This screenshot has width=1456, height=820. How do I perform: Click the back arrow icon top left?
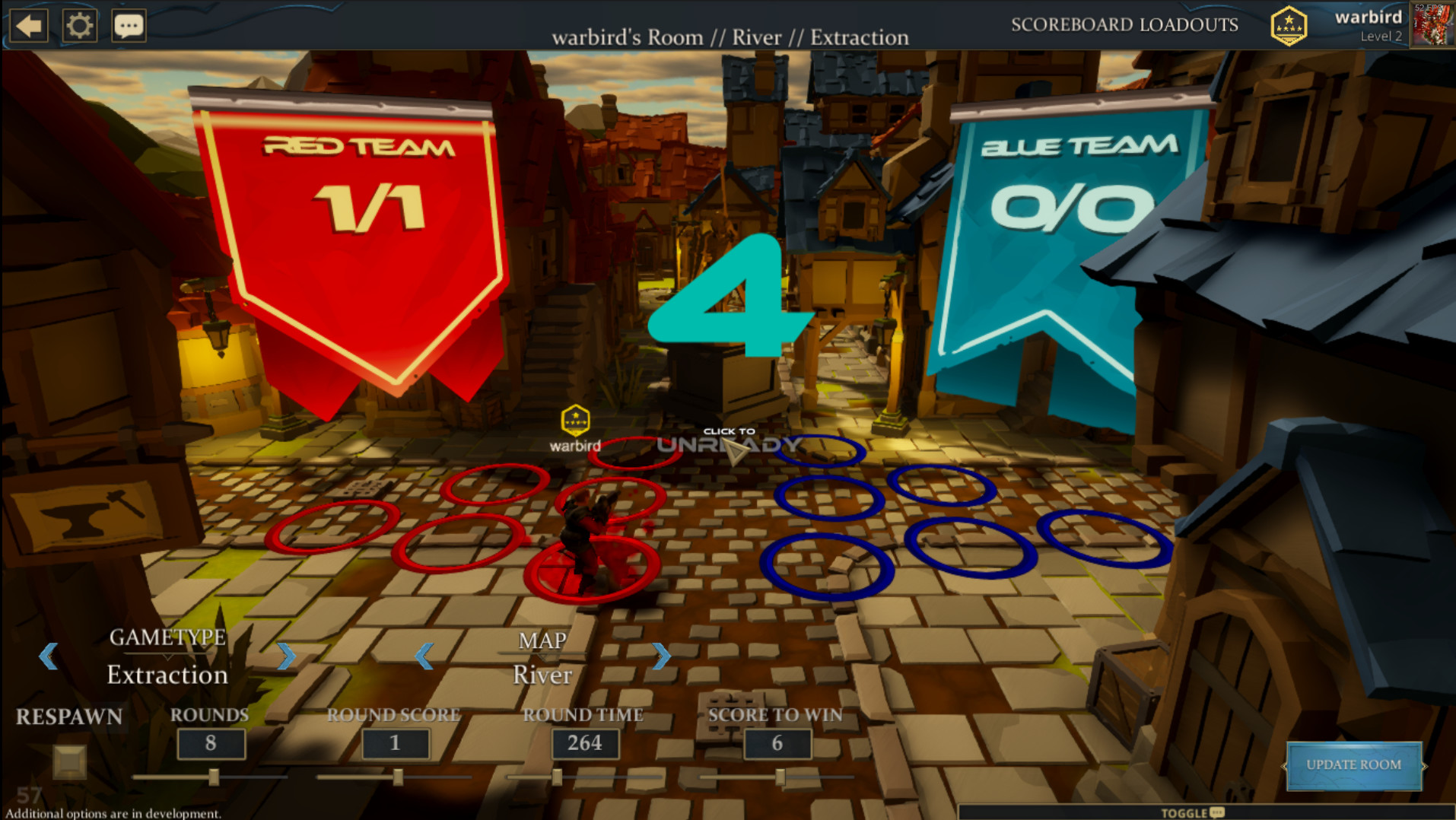28,24
